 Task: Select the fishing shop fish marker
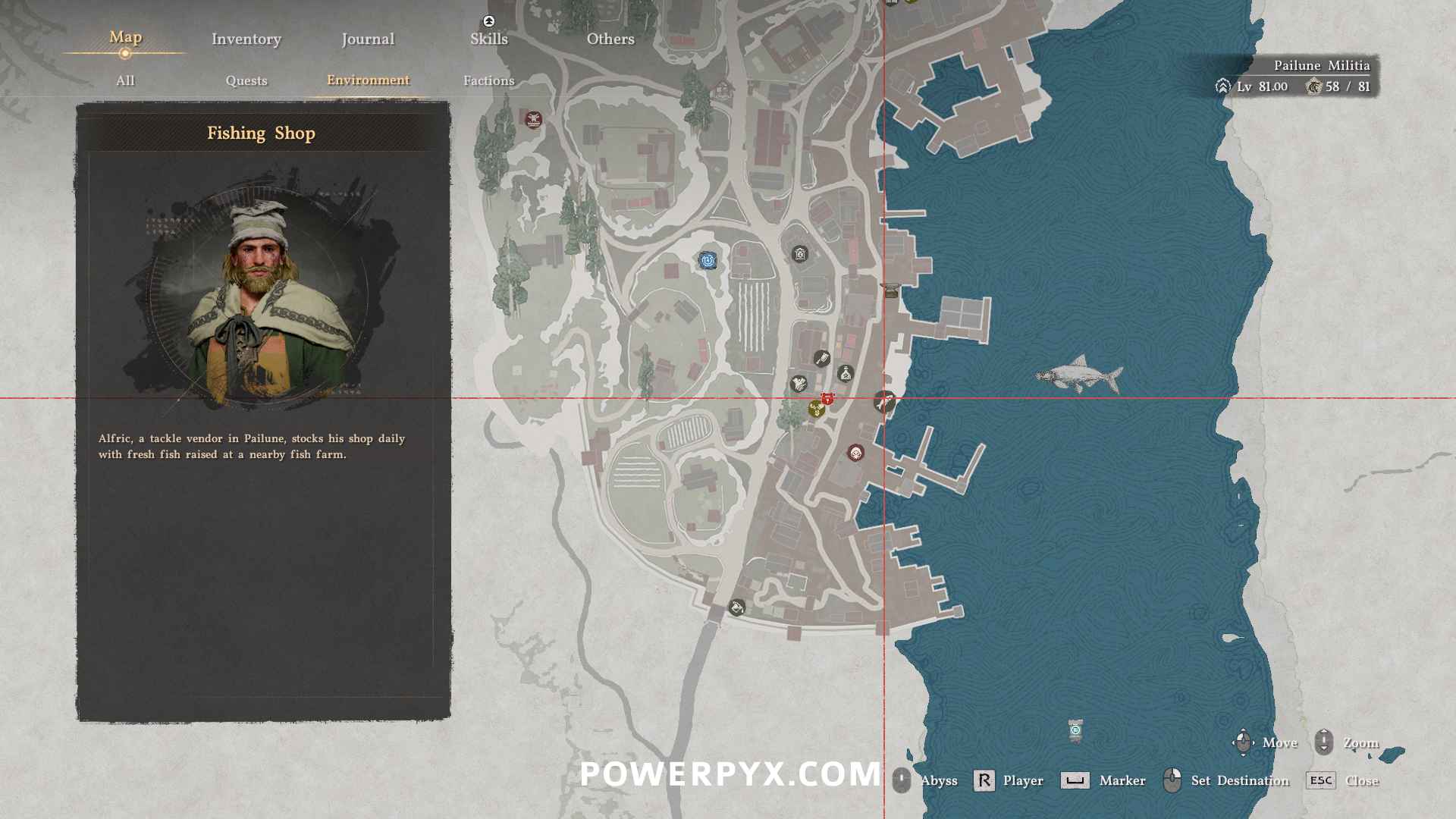tap(884, 400)
